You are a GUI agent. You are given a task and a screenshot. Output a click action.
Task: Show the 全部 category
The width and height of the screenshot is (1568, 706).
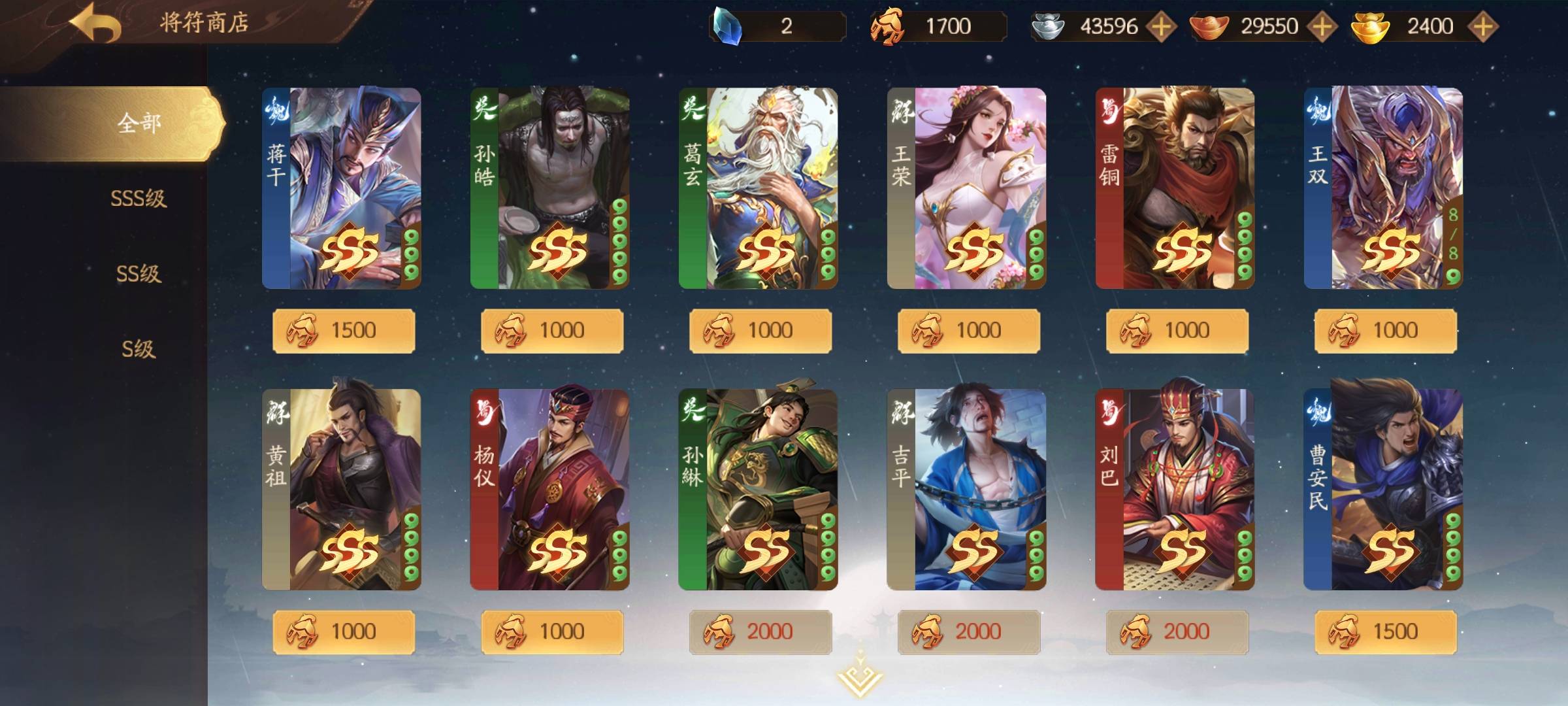click(139, 123)
